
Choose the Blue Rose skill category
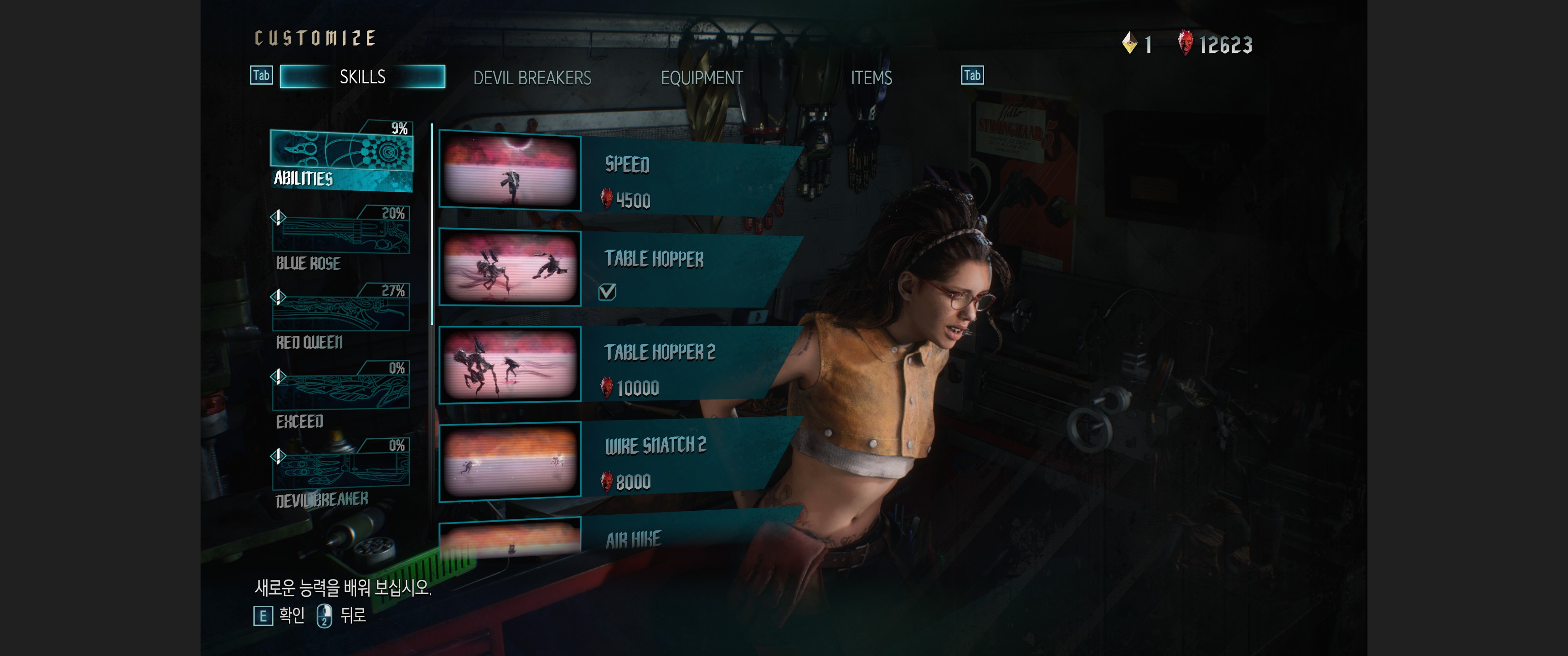[341, 241]
